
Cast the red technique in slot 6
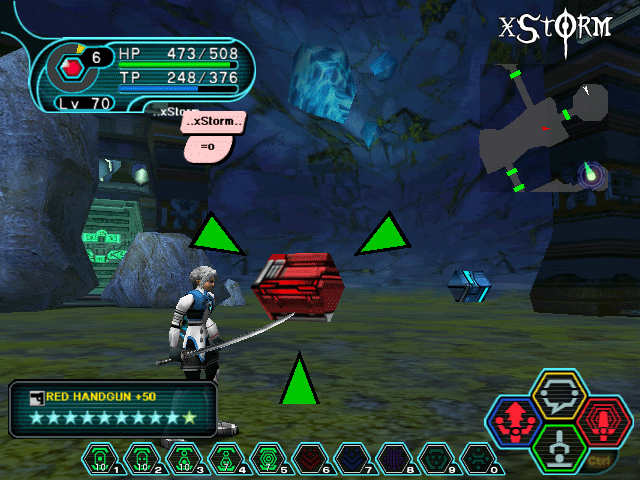309,459
